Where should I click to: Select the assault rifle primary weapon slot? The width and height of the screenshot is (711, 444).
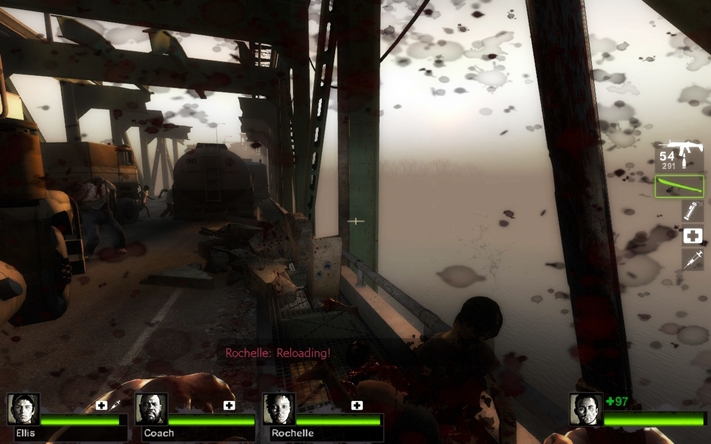[x=681, y=155]
